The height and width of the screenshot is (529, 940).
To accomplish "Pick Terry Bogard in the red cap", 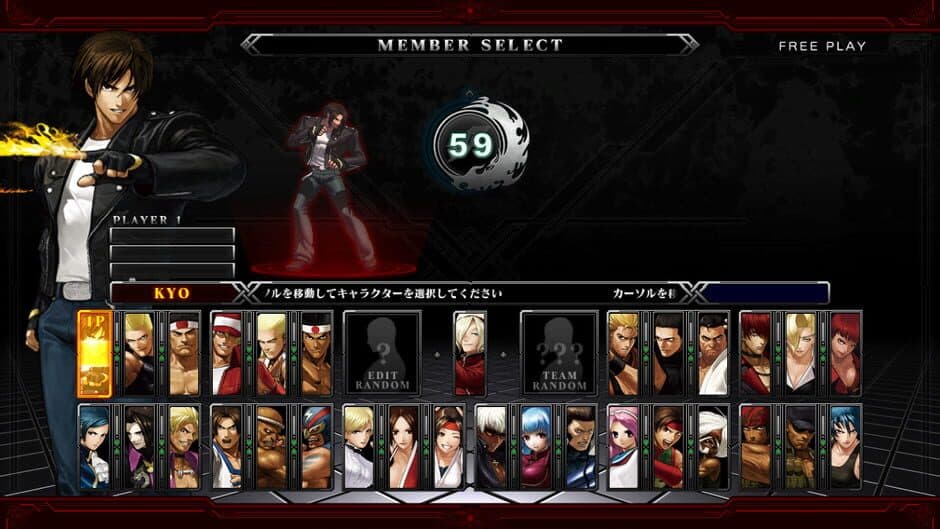I will (227, 353).
